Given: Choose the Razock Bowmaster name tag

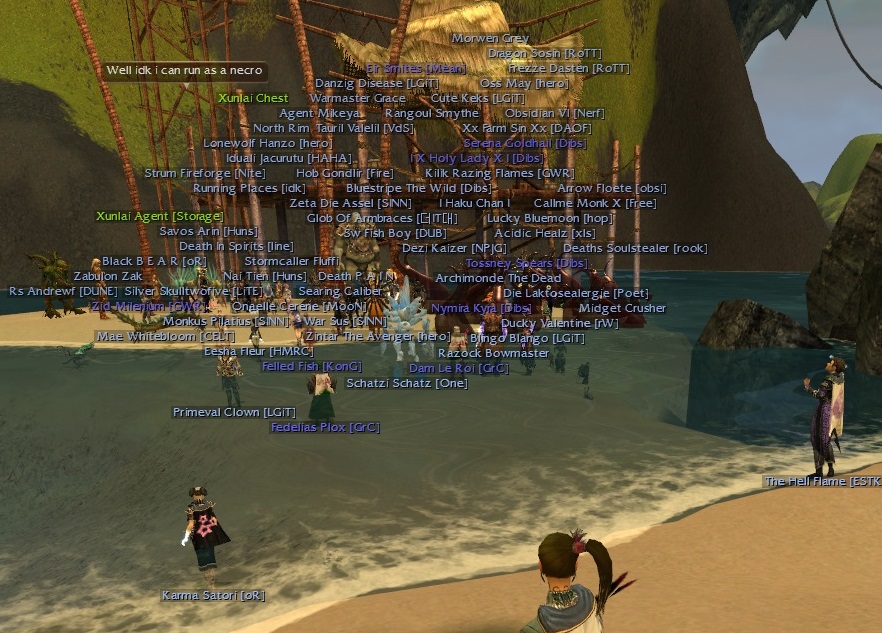Looking at the screenshot, I should [493, 353].
